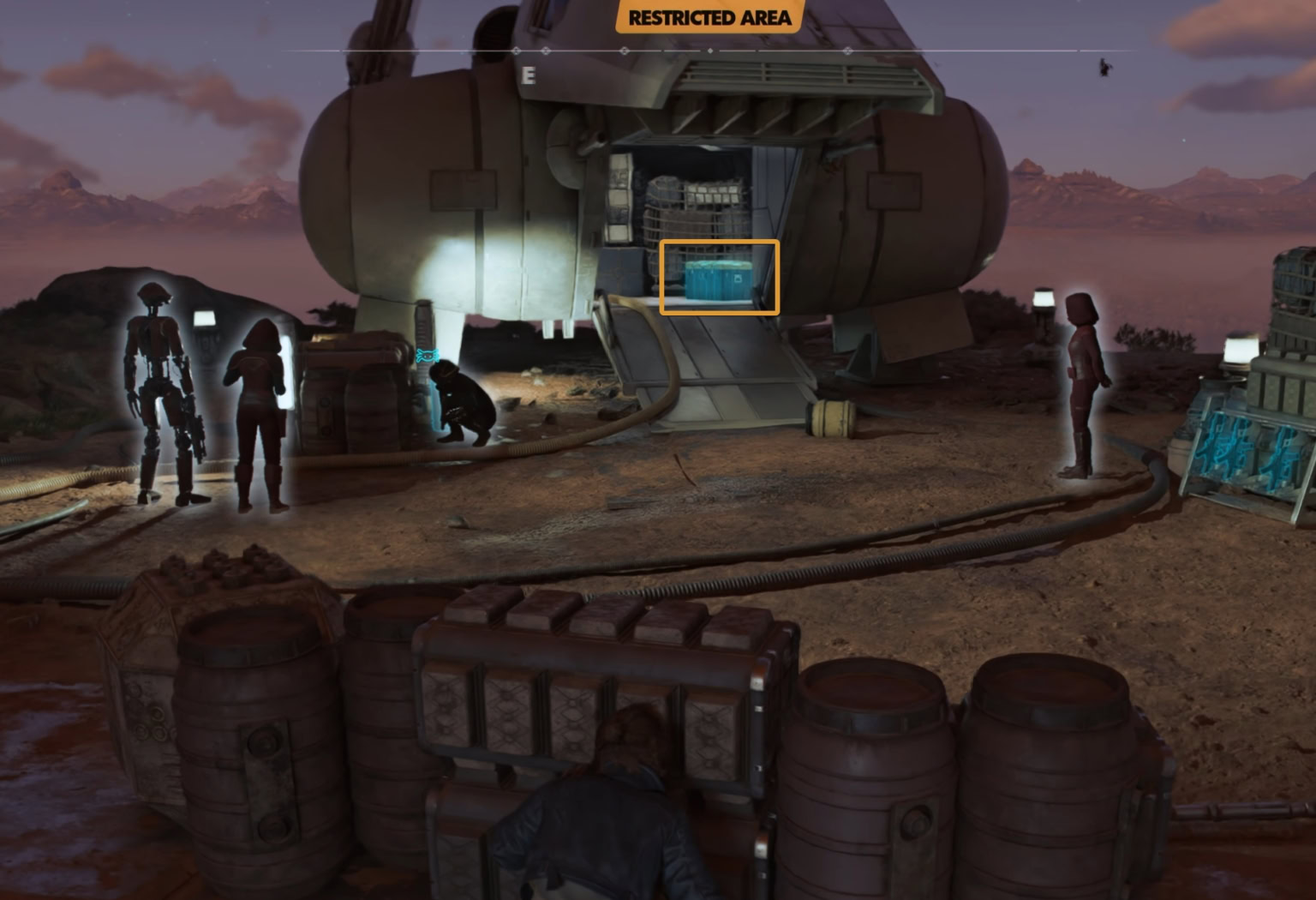Expand the orange target frame on the cargo bay
The height and width of the screenshot is (900, 1316).
pos(718,276)
